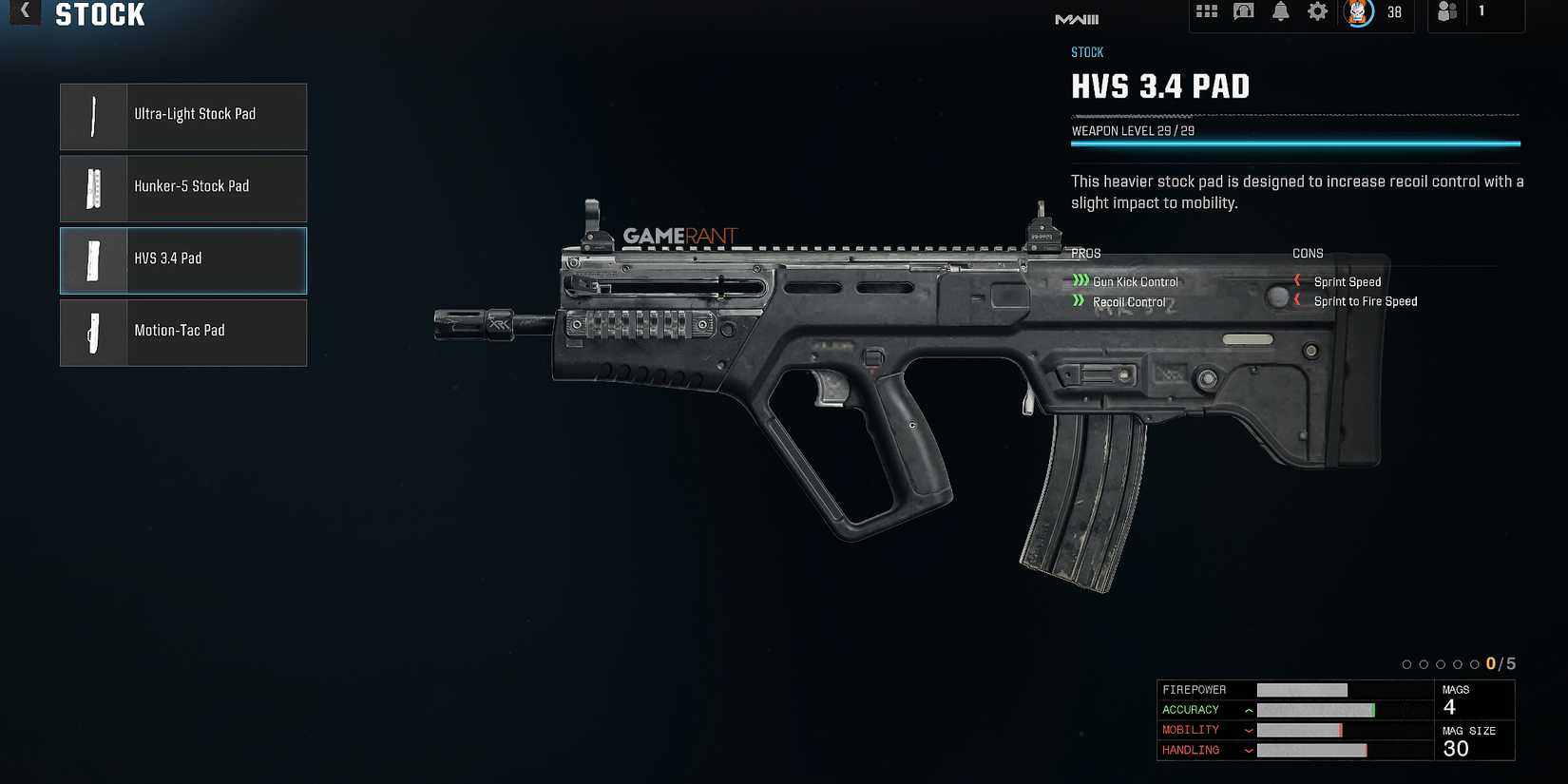Viewport: 1568px width, 784px height.
Task: Click the Ultra-Light Stock Pad thumbnail icon
Action: (x=93, y=116)
